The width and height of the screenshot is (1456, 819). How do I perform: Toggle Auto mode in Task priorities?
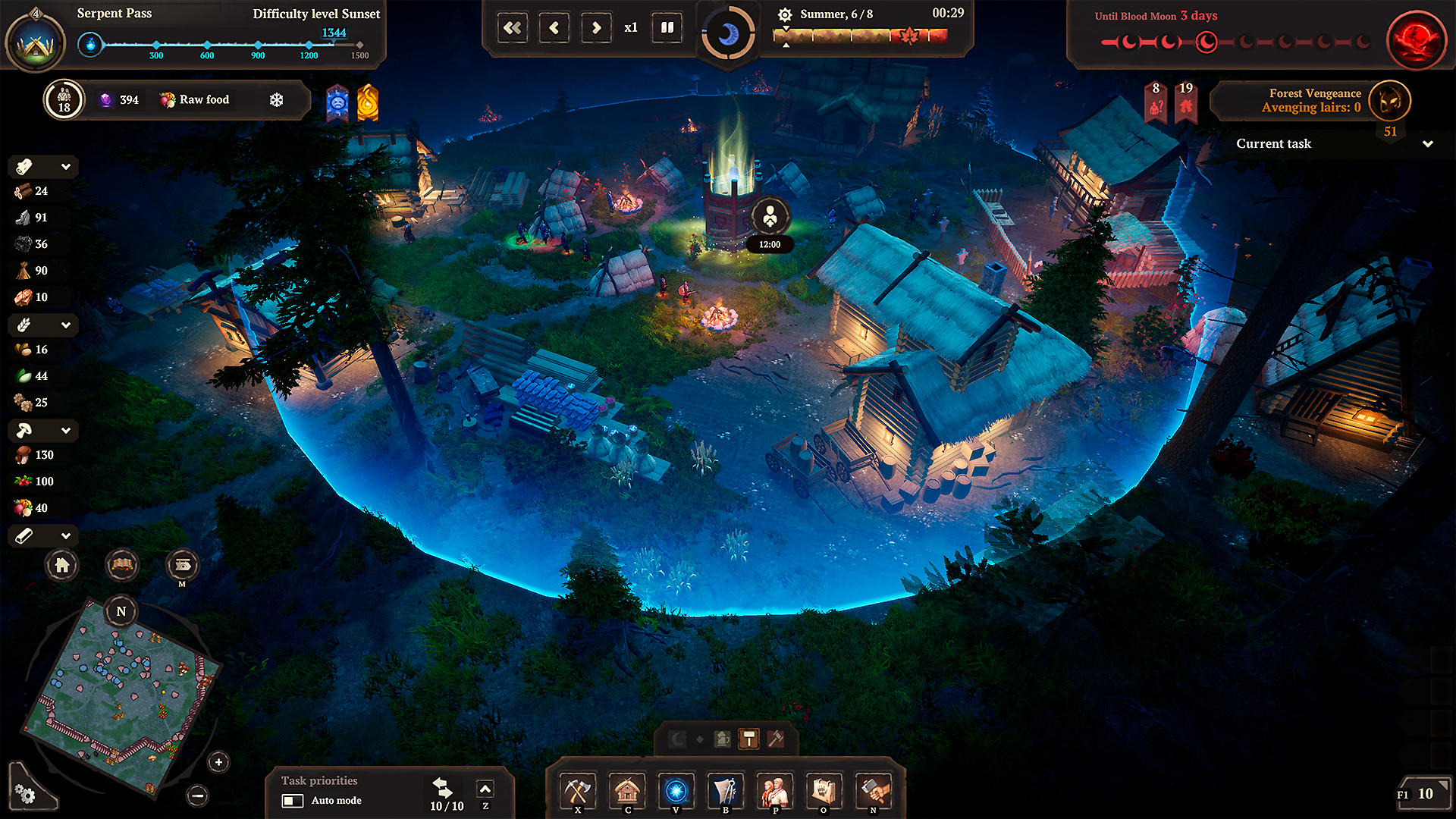tap(292, 801)
